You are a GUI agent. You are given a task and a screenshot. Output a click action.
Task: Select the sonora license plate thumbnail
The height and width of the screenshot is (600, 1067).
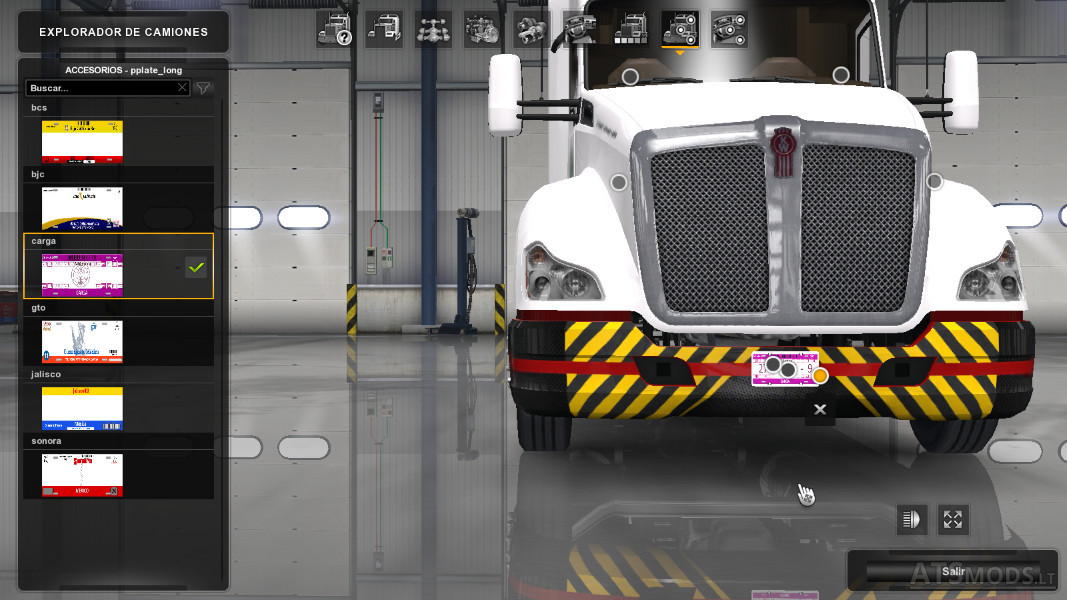click(82, 474)
